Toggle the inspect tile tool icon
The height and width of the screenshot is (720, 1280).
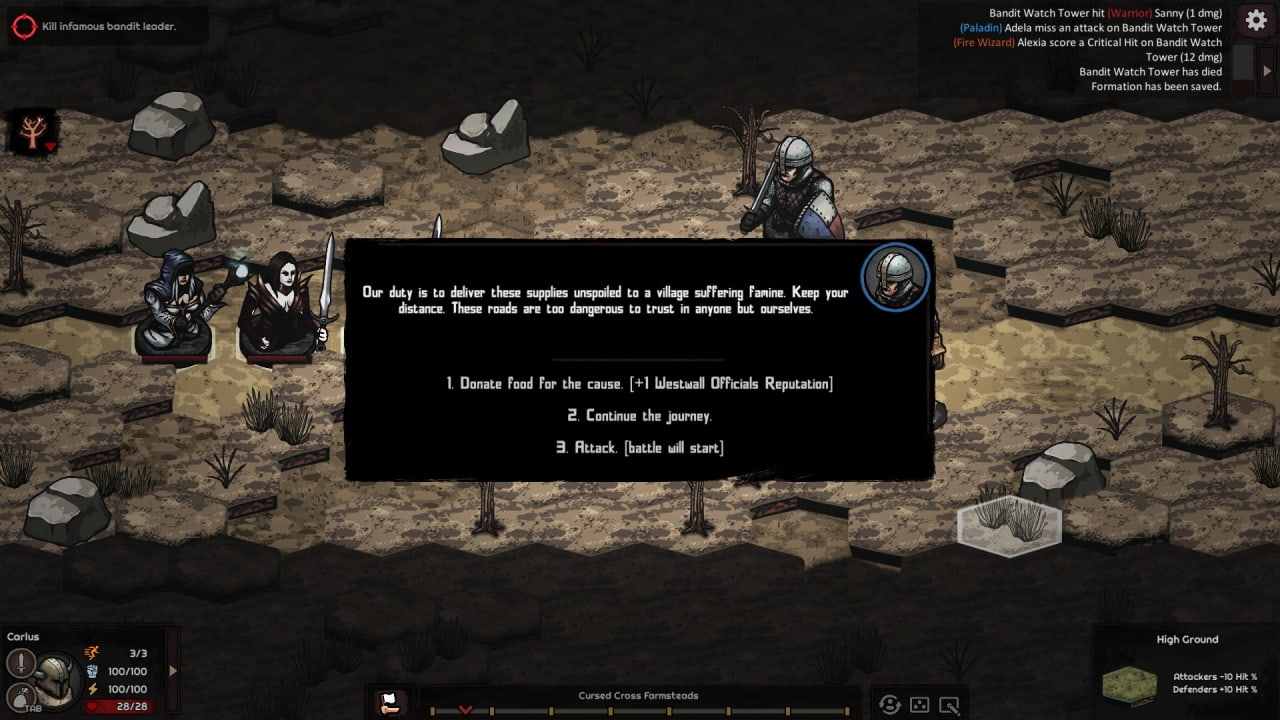tap(949, 704)
